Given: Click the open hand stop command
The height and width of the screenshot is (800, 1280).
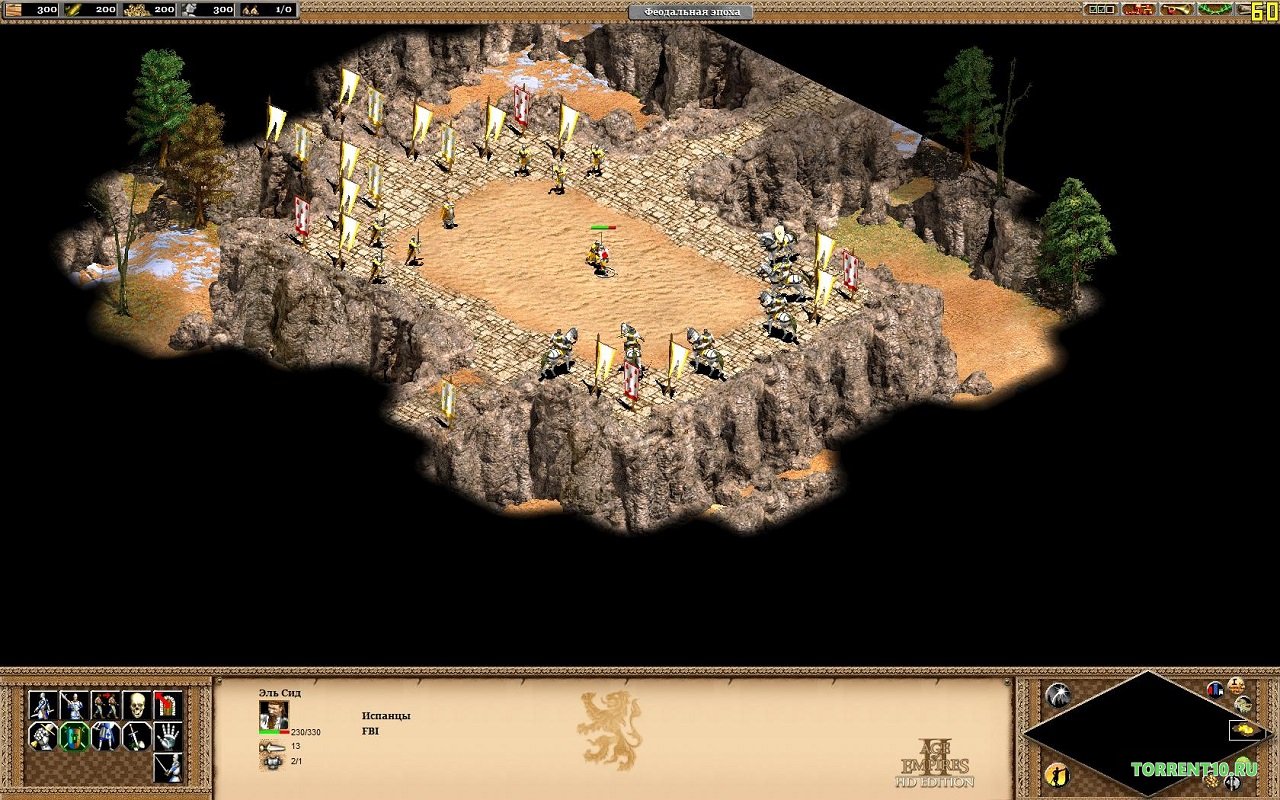Looking at the screenshot, I should (167, 736).
